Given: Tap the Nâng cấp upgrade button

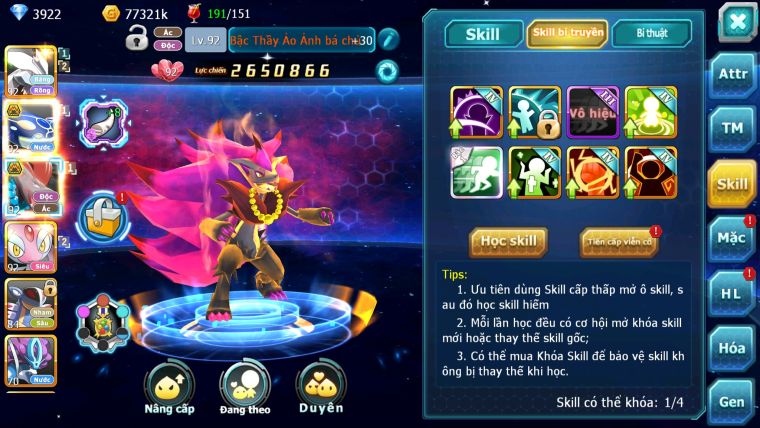Looking at the screenshot, I should 168,390.
